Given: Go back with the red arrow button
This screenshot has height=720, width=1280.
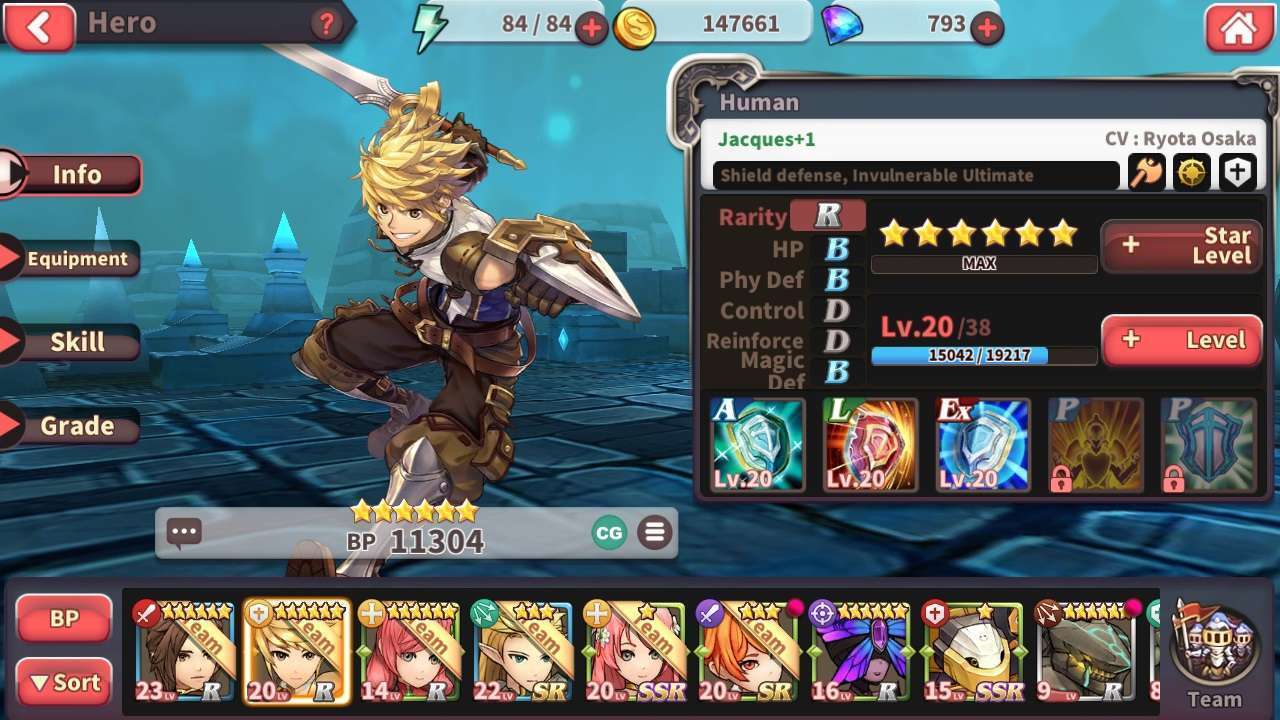Looking at the screenshot, I should click(x=38, y=27).
